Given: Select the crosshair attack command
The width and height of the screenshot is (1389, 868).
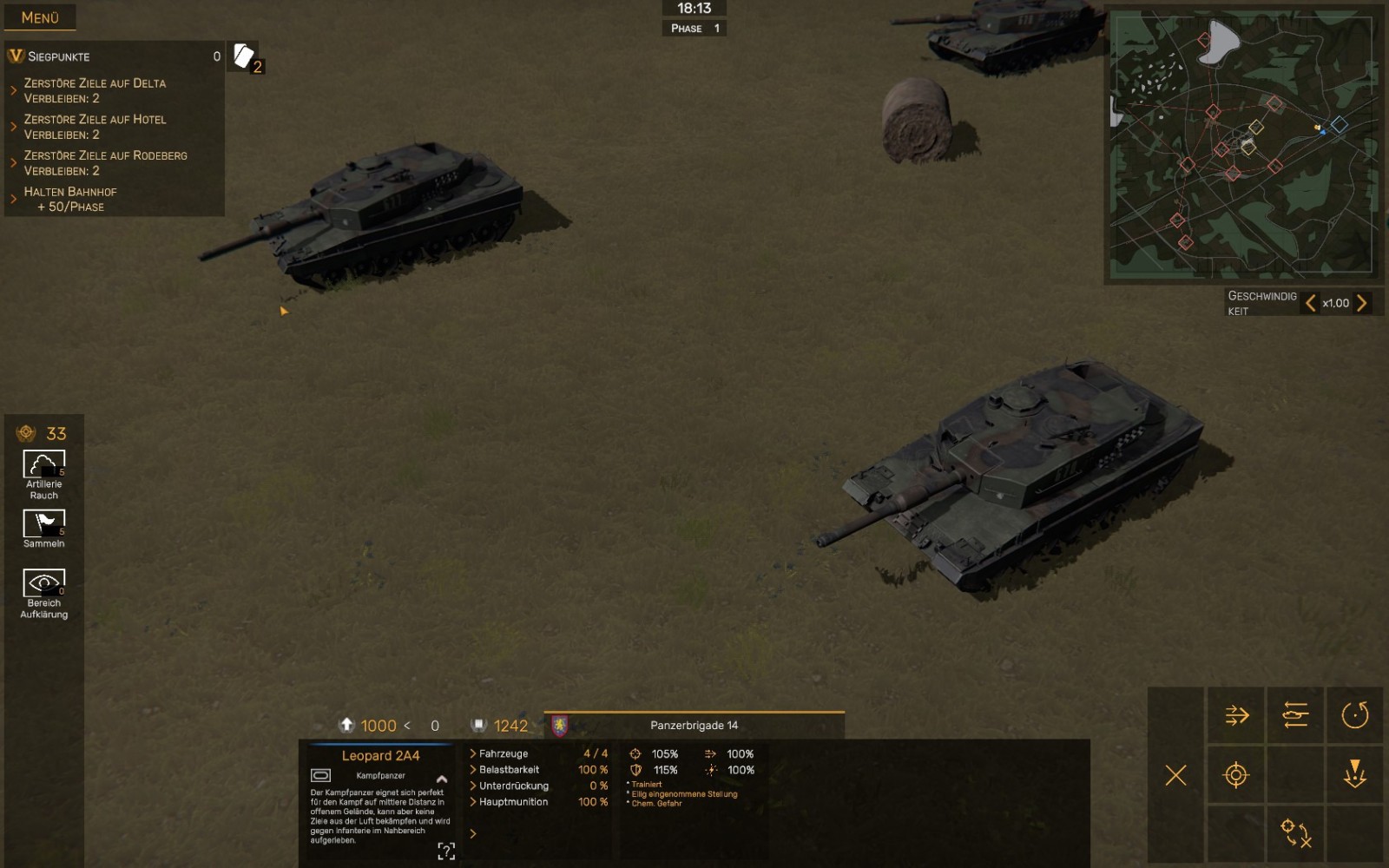Looking at the screenshot, I should 1236,775.
